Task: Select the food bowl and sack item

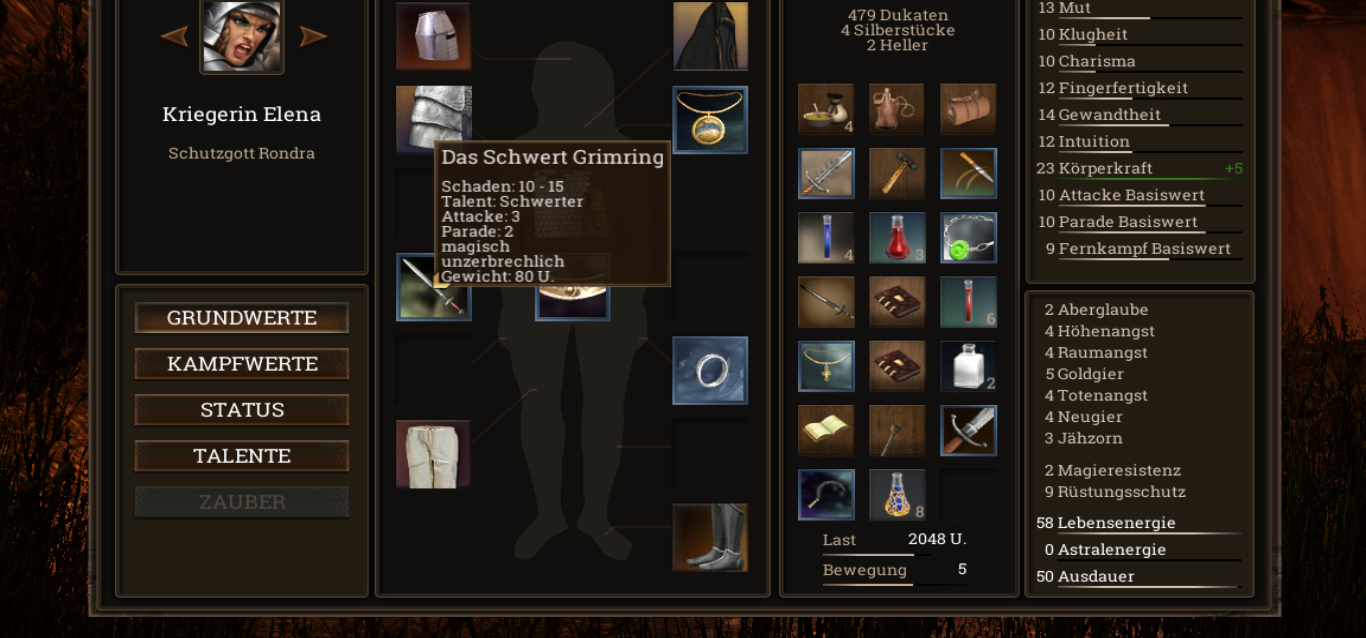Action: 826,109
